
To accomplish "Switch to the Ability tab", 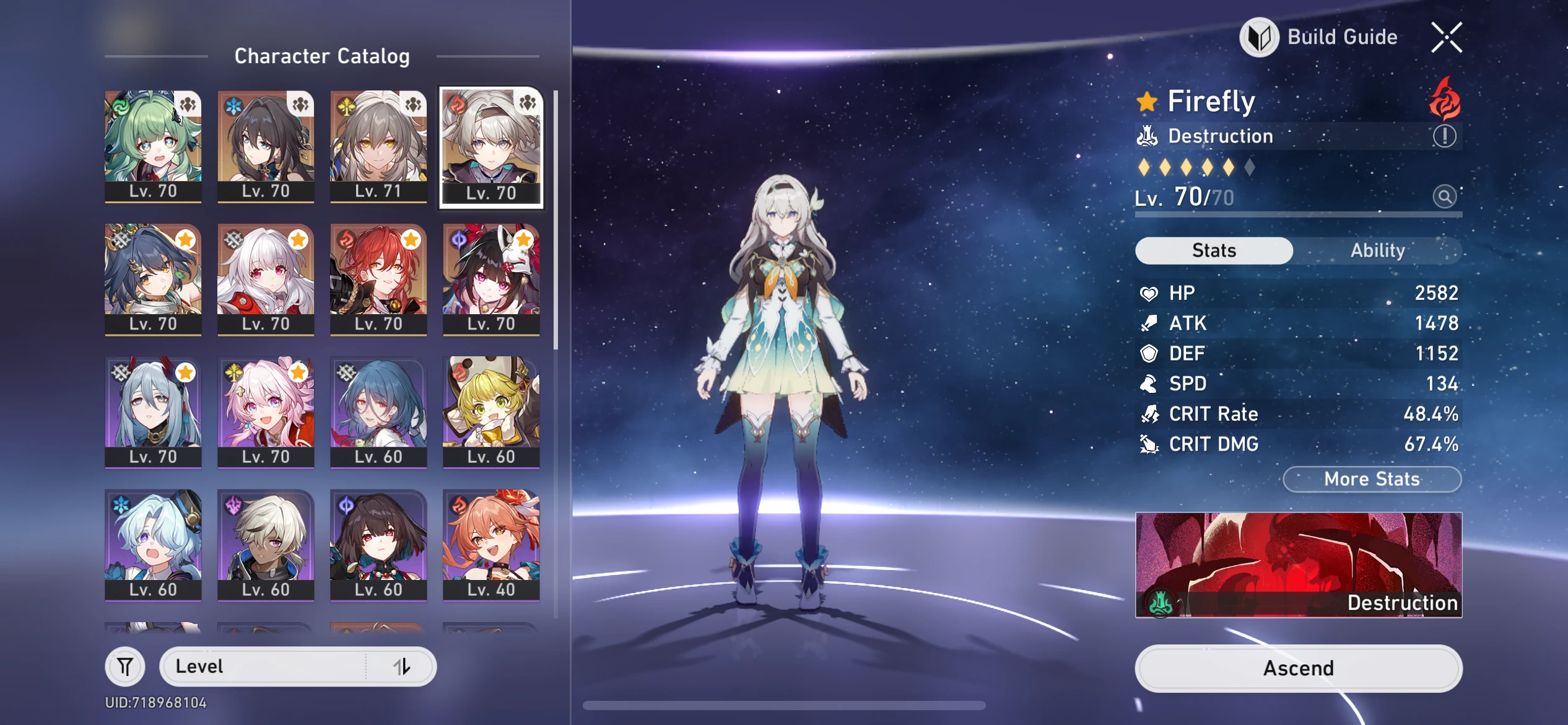I will coord(1379,250).
